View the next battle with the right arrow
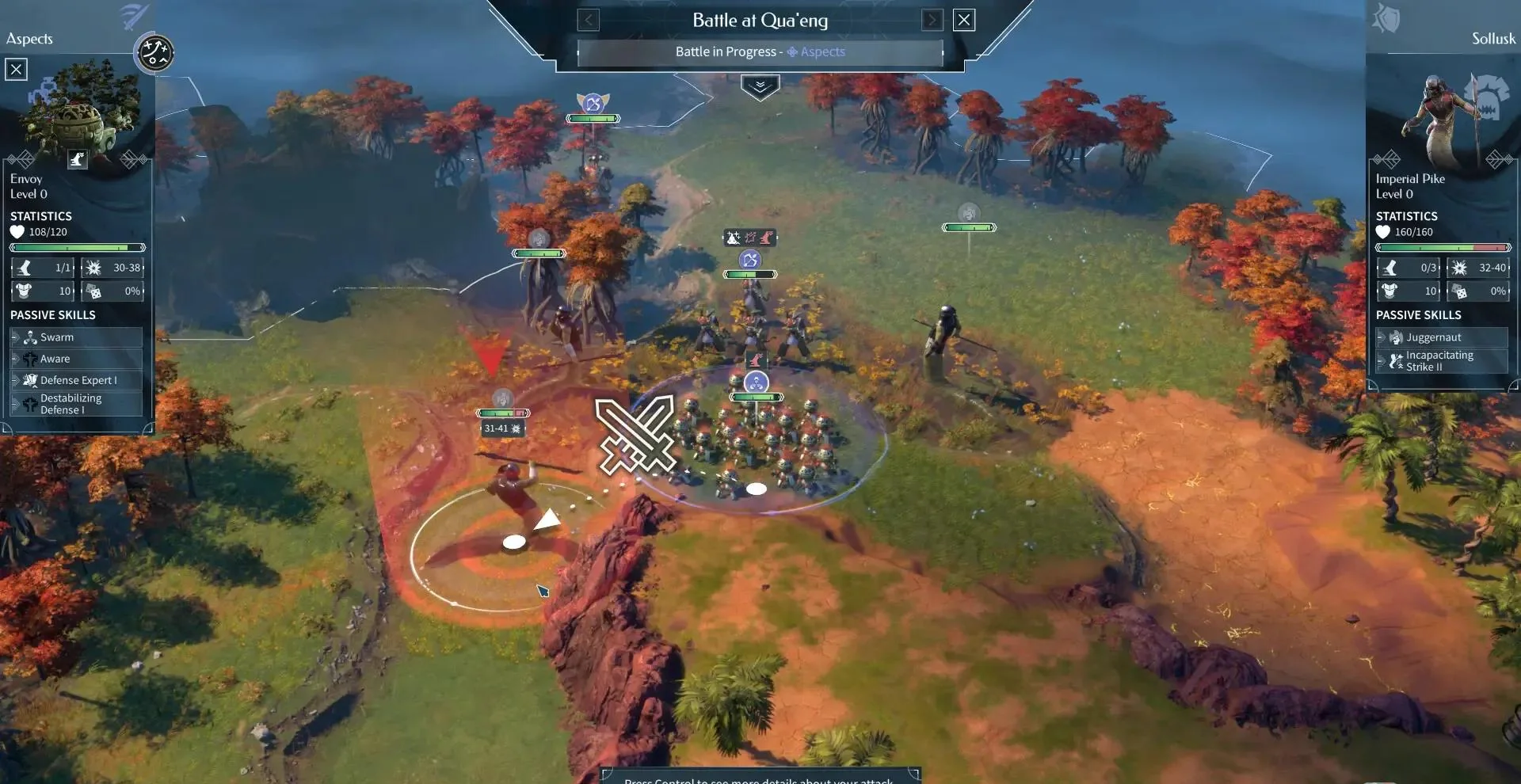1521x784 pixels. coord(933,20)
